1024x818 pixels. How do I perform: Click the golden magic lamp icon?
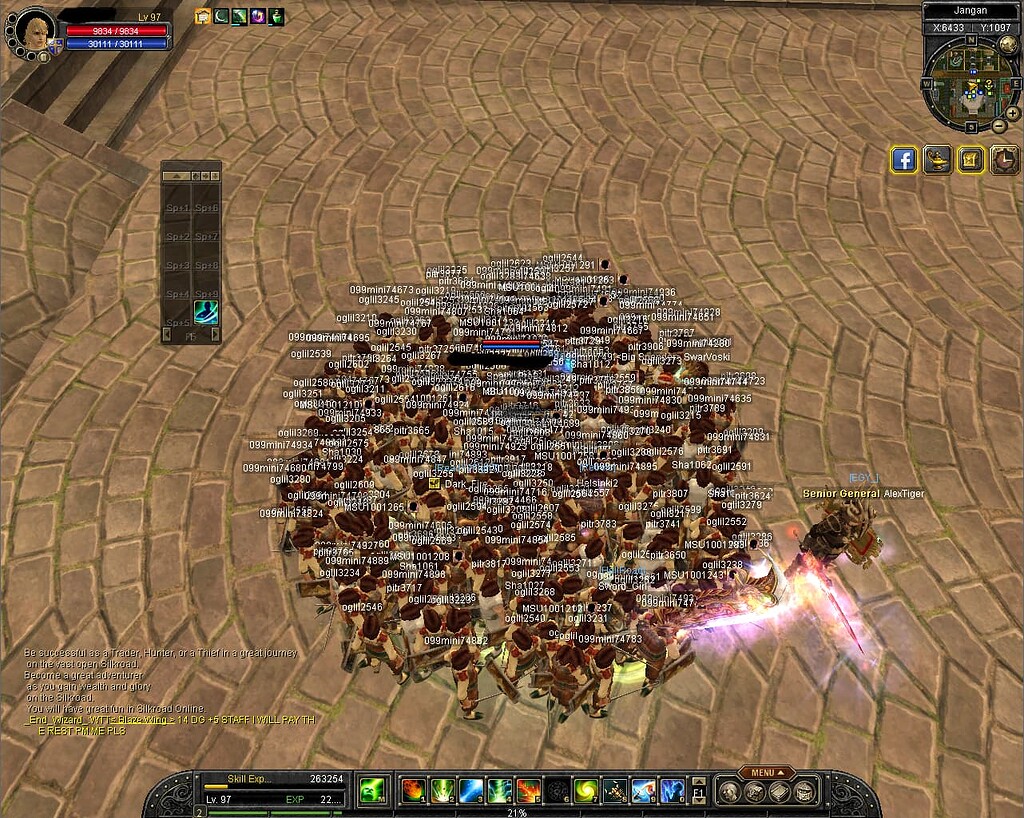[937, 160]
